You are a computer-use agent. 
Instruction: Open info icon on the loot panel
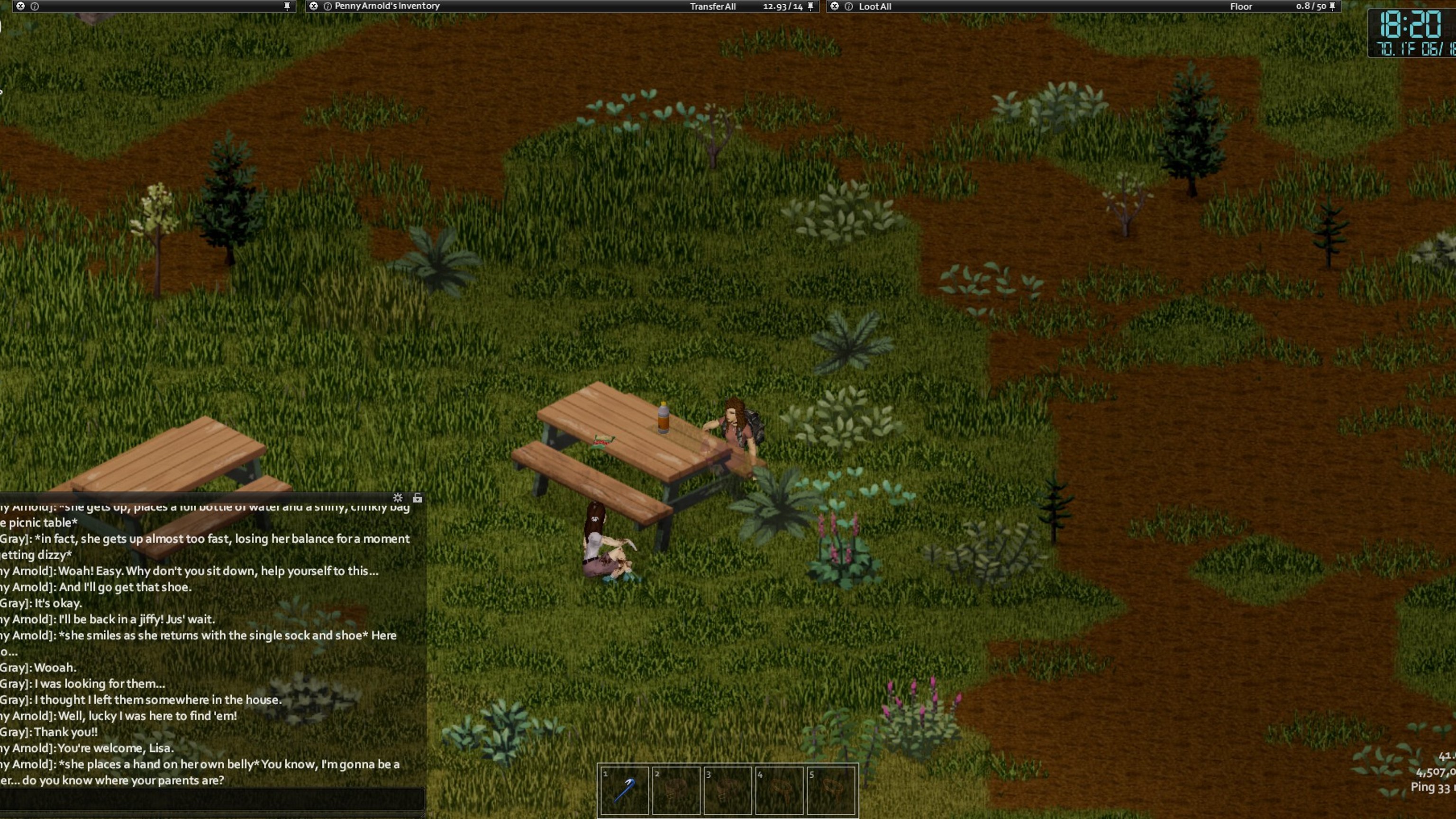coord(848,6)
